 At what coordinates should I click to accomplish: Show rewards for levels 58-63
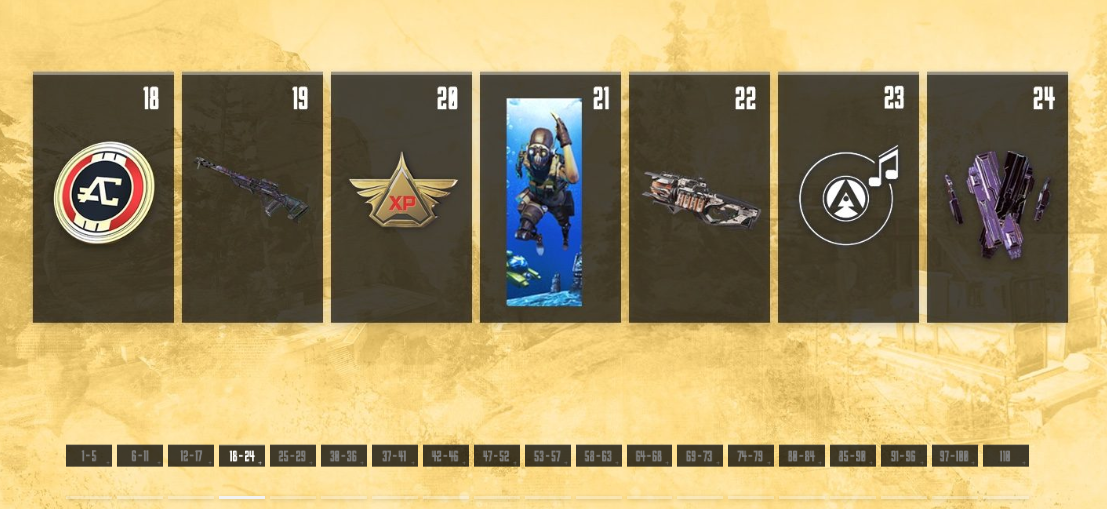point(599,456)
